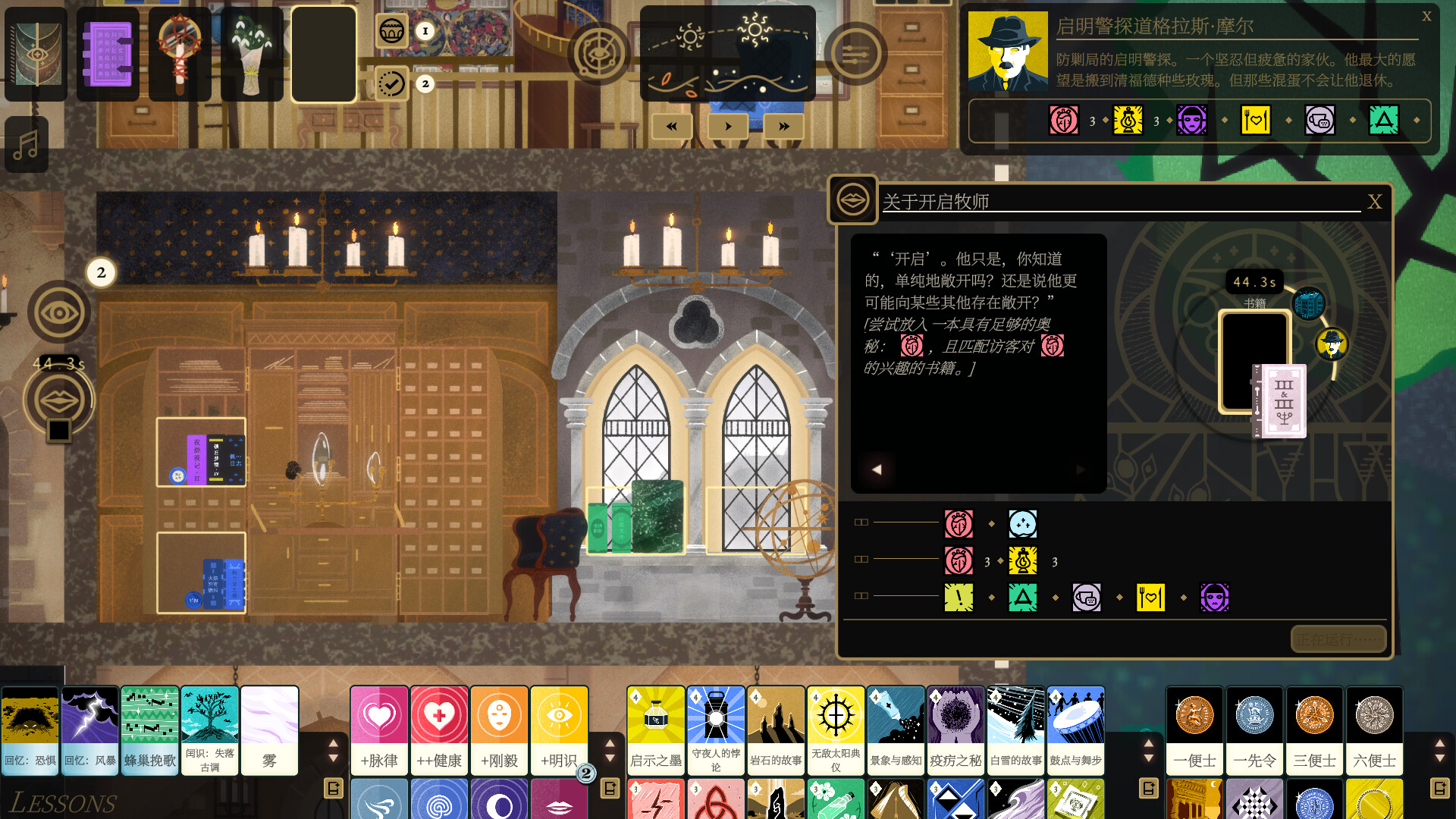
Task: Pick up the 一先令 shilling coin card
Action: (x=1254, y=728)
